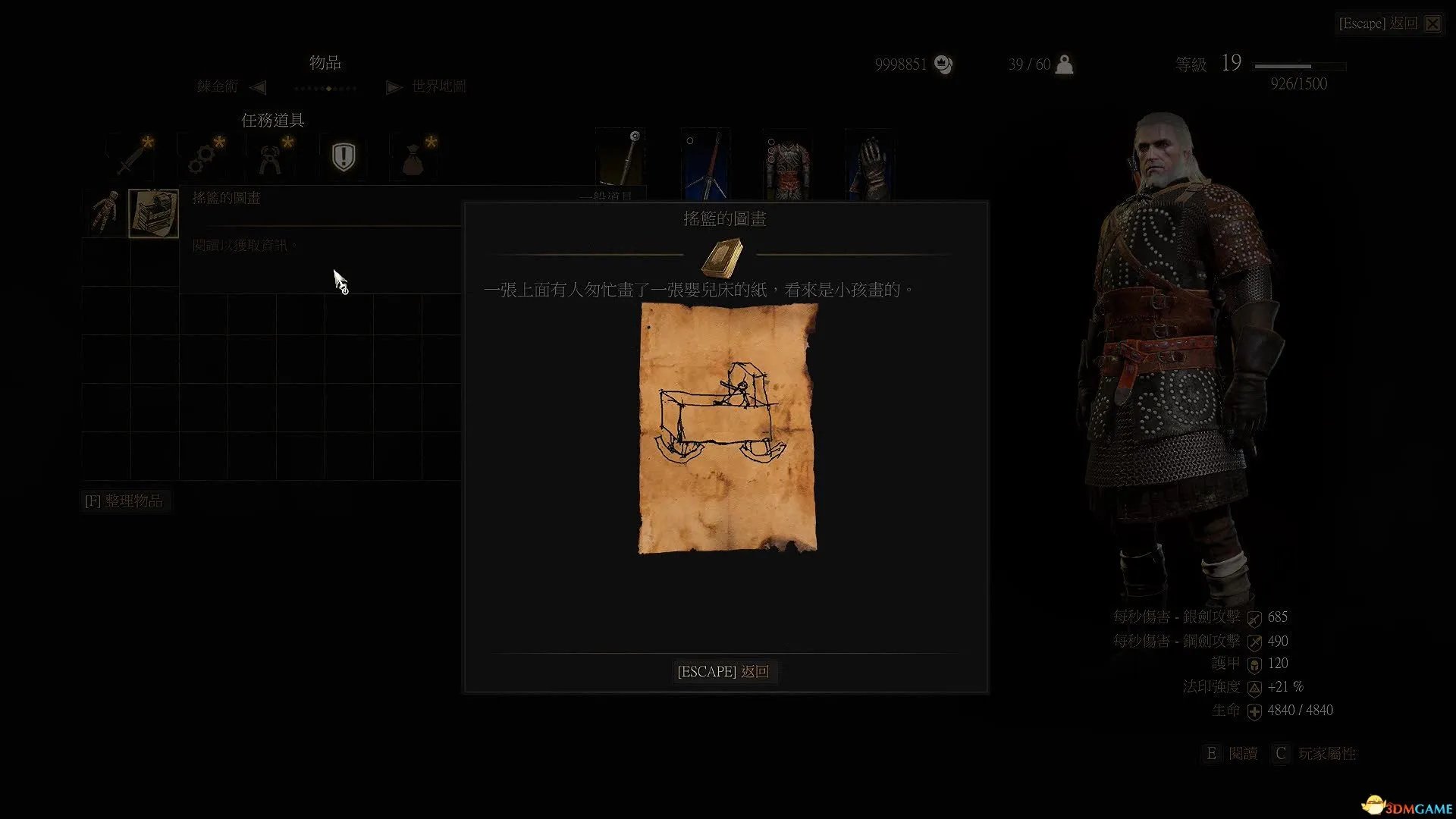Click the right arrow toward 世界地圖
The image size is (1456, 819).
[394, 87]
